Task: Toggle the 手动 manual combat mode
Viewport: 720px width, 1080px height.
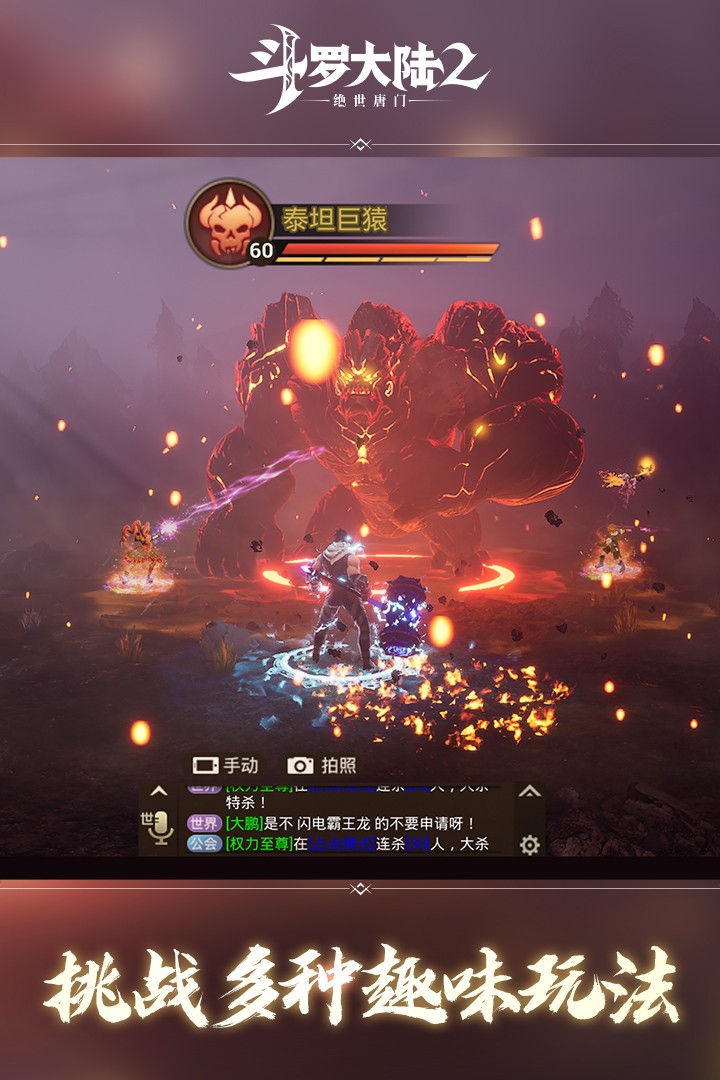Action: pos(225,765)
